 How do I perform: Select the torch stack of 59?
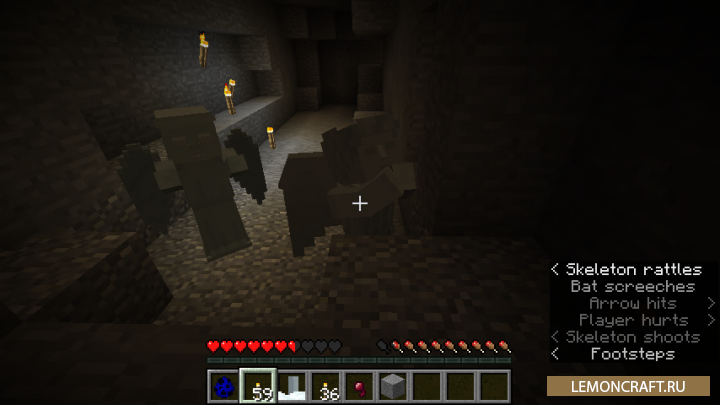coord(258,385)
